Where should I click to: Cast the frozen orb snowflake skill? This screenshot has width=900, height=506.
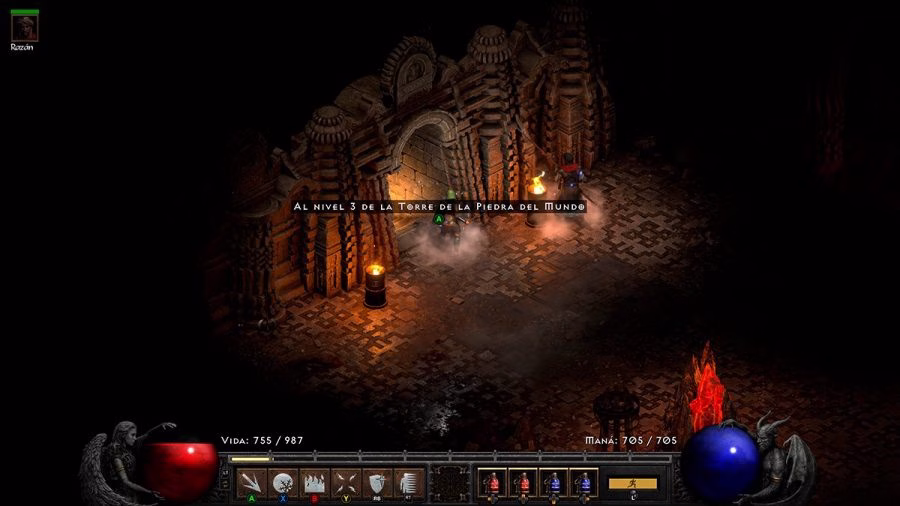283,482
